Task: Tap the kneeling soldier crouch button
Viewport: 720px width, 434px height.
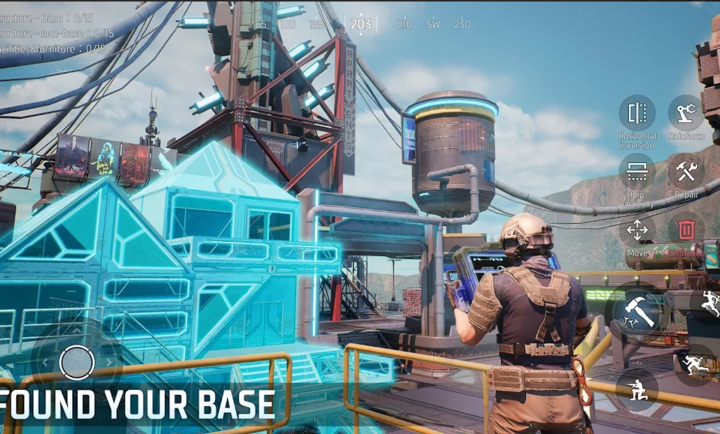Action: [637, 386]
